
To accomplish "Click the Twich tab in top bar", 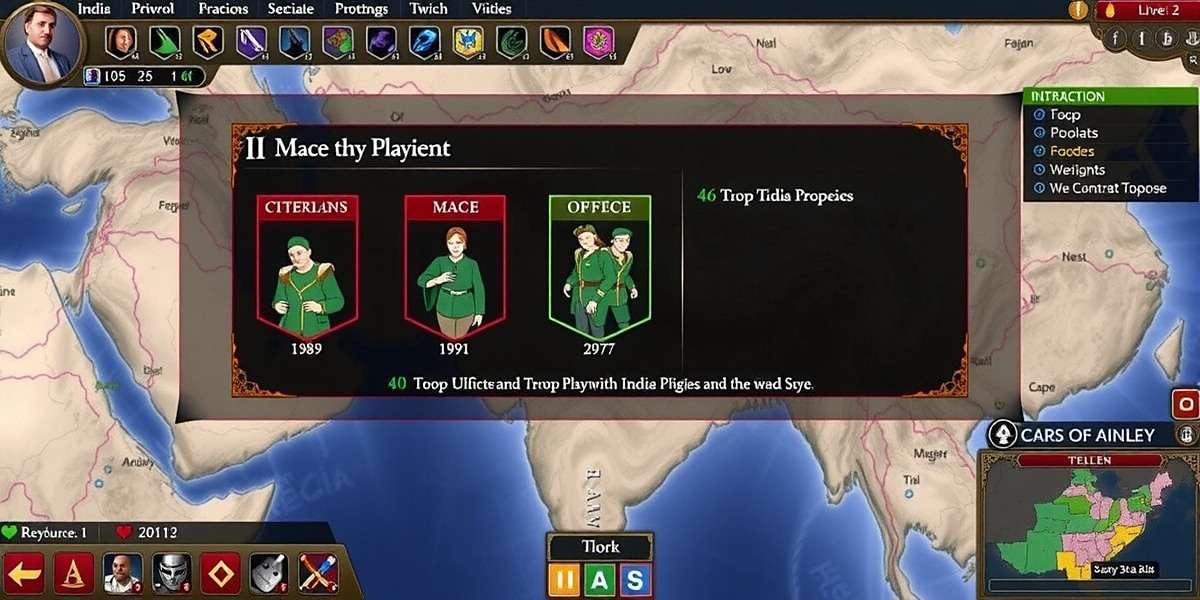I will (x=429, y=9).
